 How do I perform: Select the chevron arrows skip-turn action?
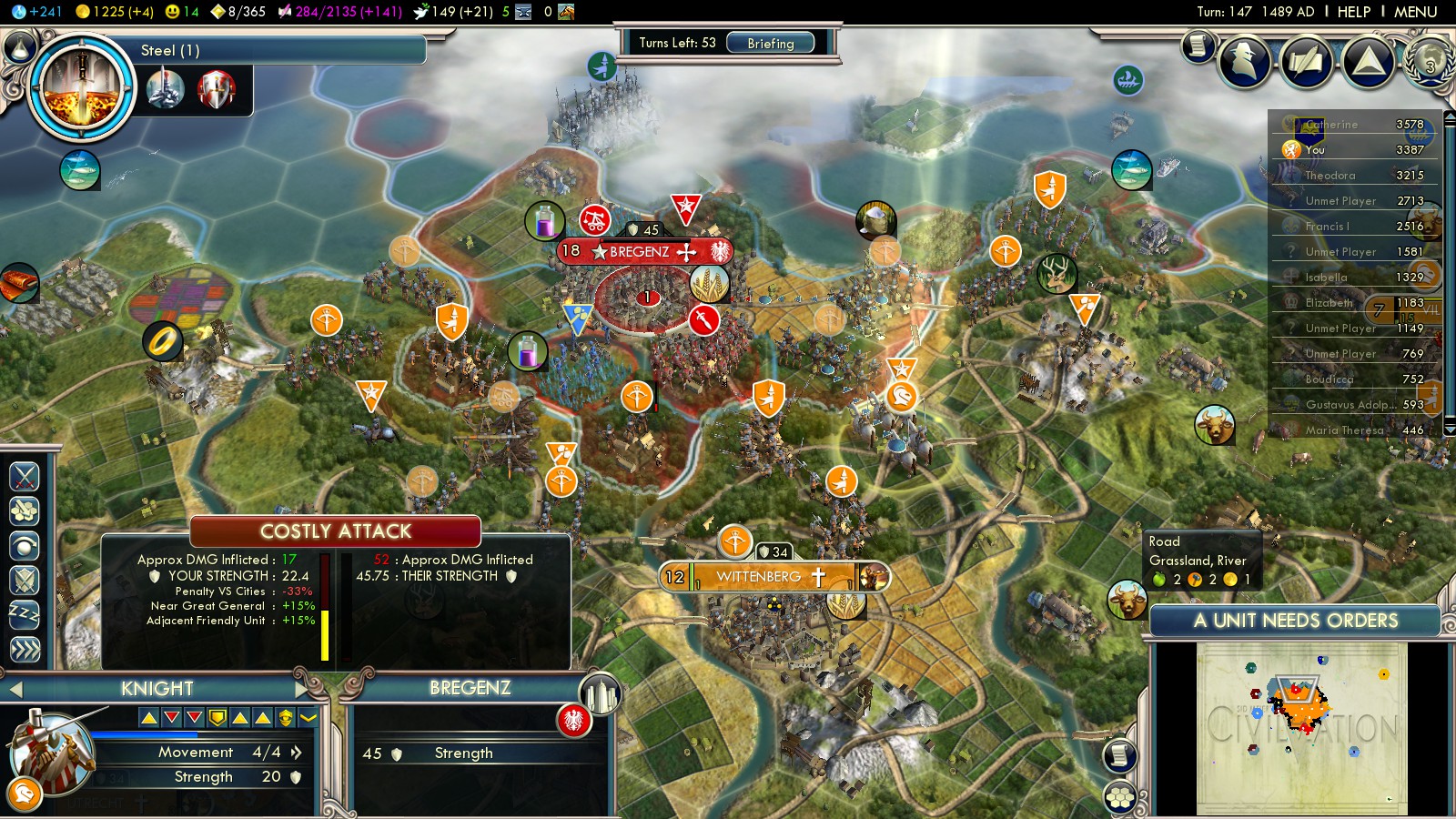coord(25,649)
